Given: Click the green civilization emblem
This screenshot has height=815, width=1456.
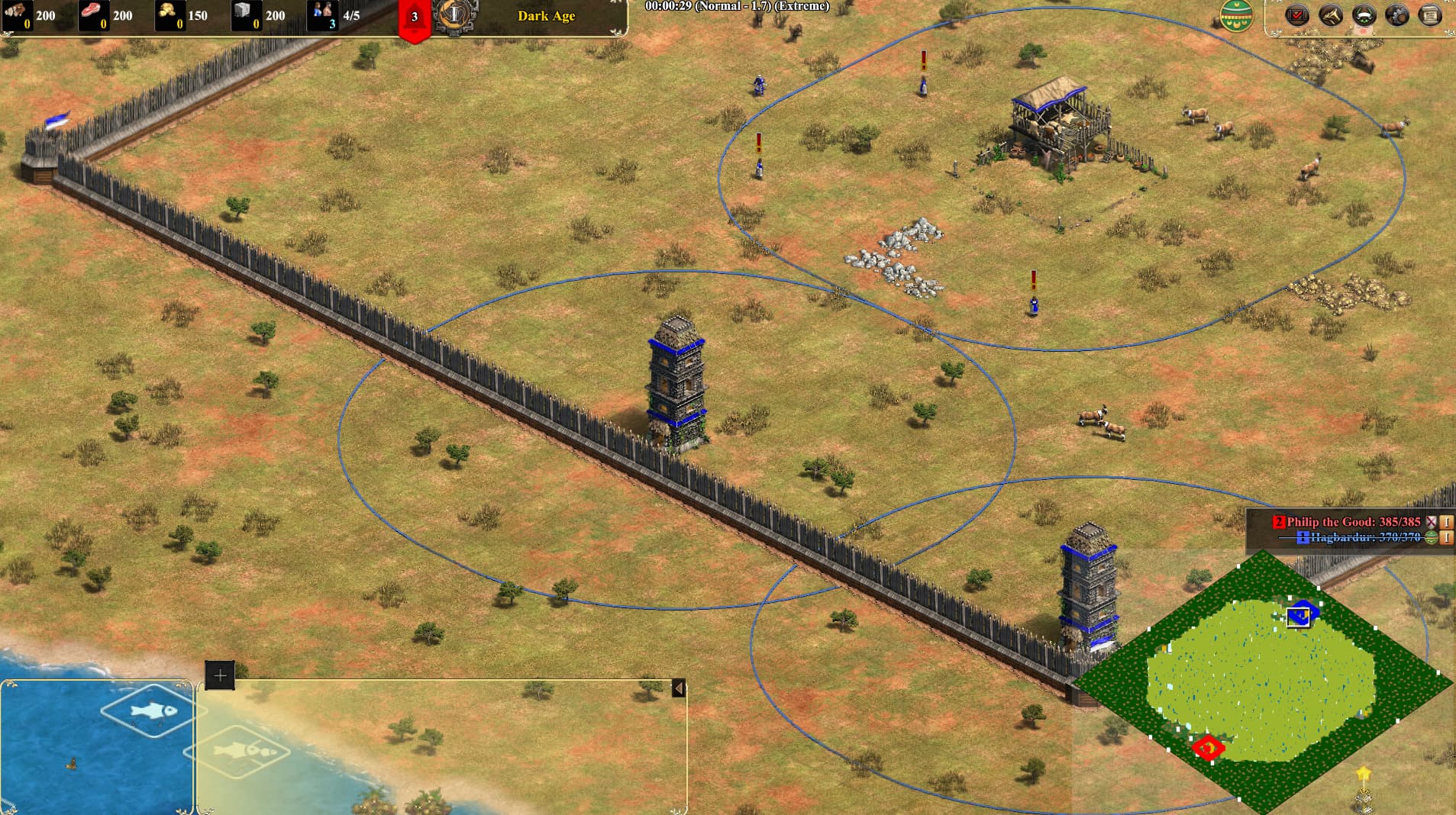Looking at the screenshot, I should pos(1235,14).
